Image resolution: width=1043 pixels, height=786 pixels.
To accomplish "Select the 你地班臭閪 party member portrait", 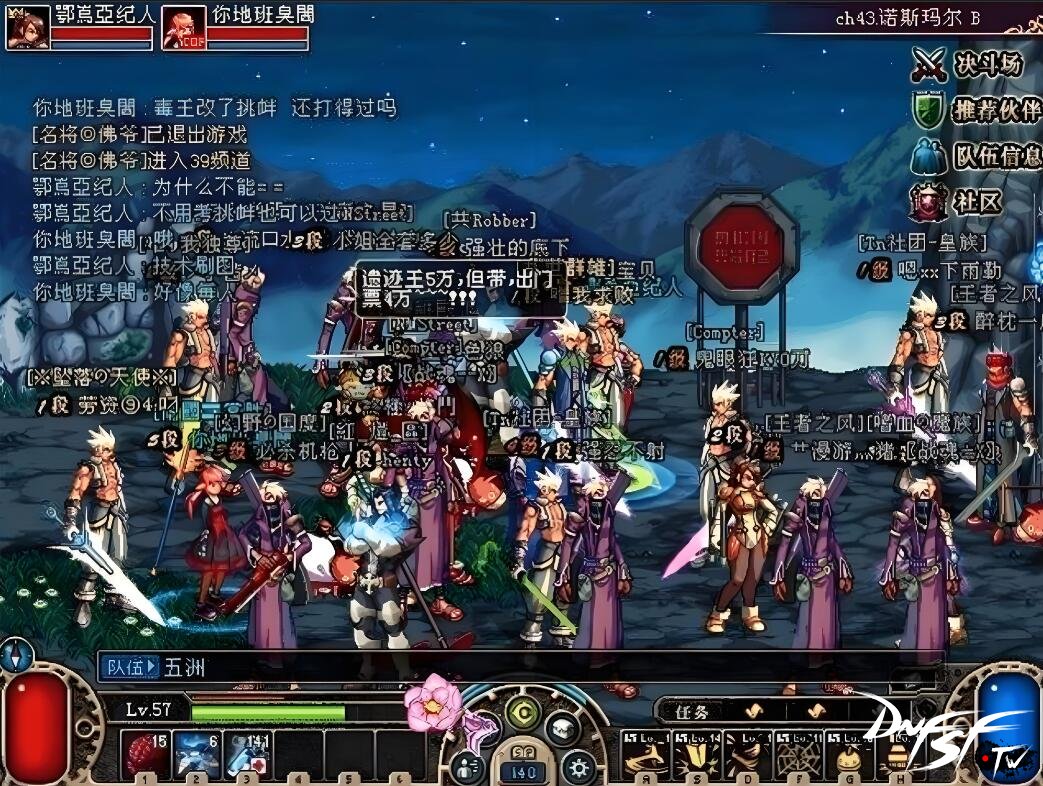I will click(x=184, y=28).
